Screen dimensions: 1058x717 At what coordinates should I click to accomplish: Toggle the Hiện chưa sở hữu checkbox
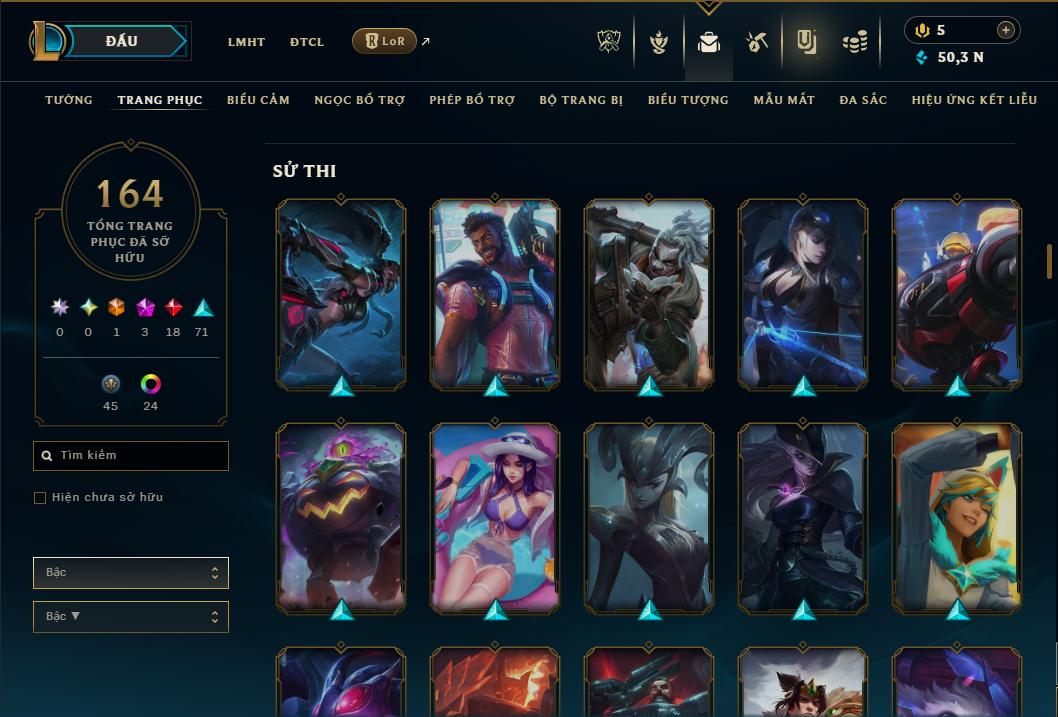[40, 498]
